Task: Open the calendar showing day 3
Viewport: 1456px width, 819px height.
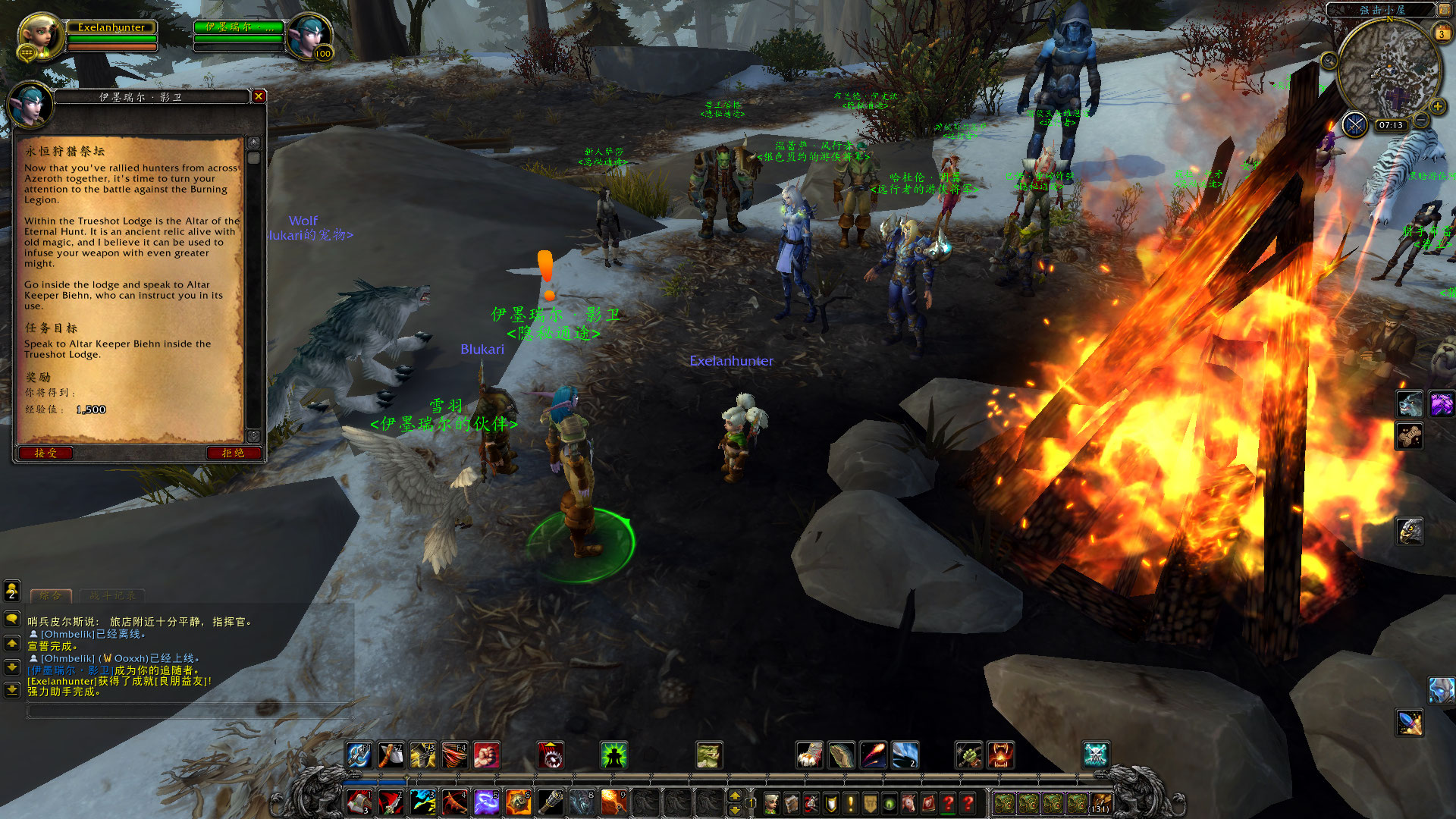Action: tap(1442, 33)
